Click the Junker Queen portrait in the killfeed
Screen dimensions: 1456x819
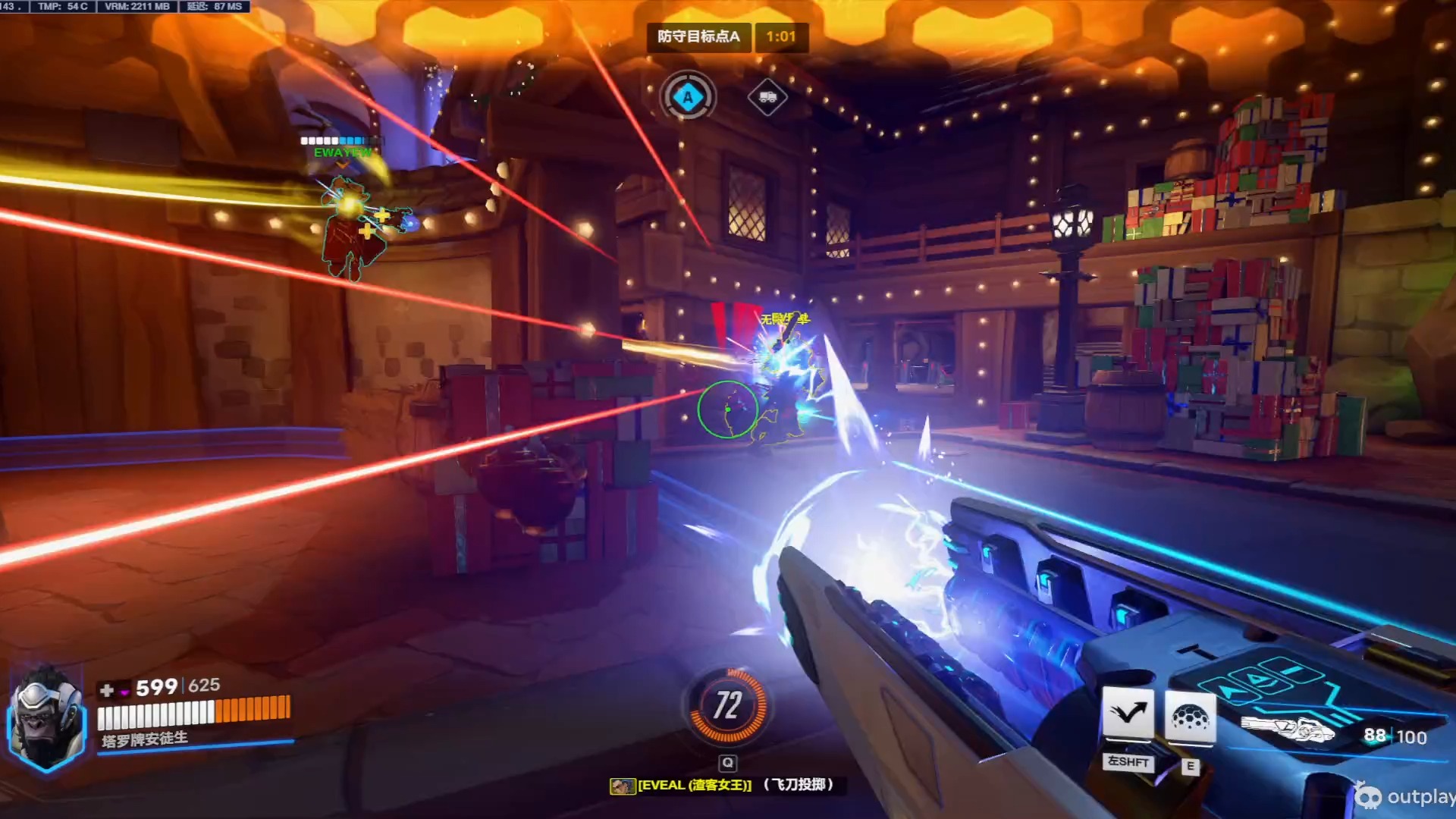click(624, 786)
